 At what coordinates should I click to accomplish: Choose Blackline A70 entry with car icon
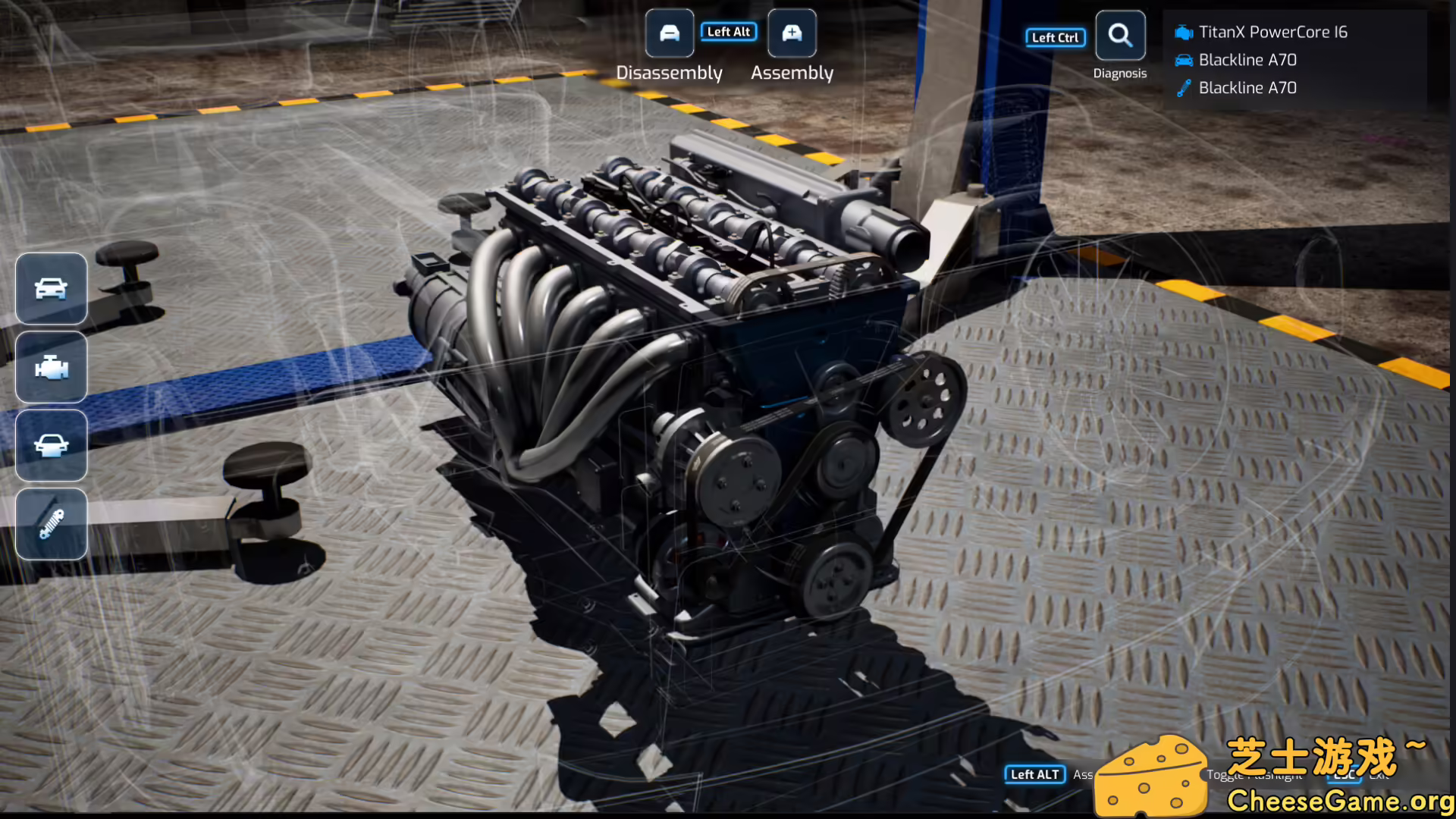point(1247,60)
